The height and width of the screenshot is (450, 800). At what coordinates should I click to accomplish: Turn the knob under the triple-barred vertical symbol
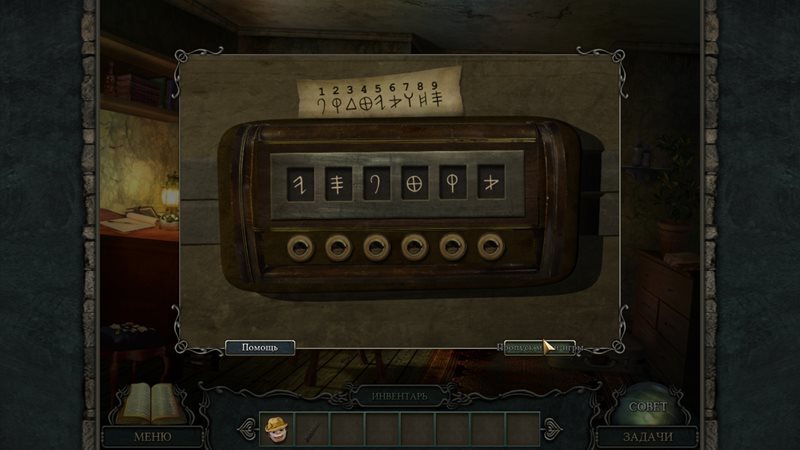(337, 246)
